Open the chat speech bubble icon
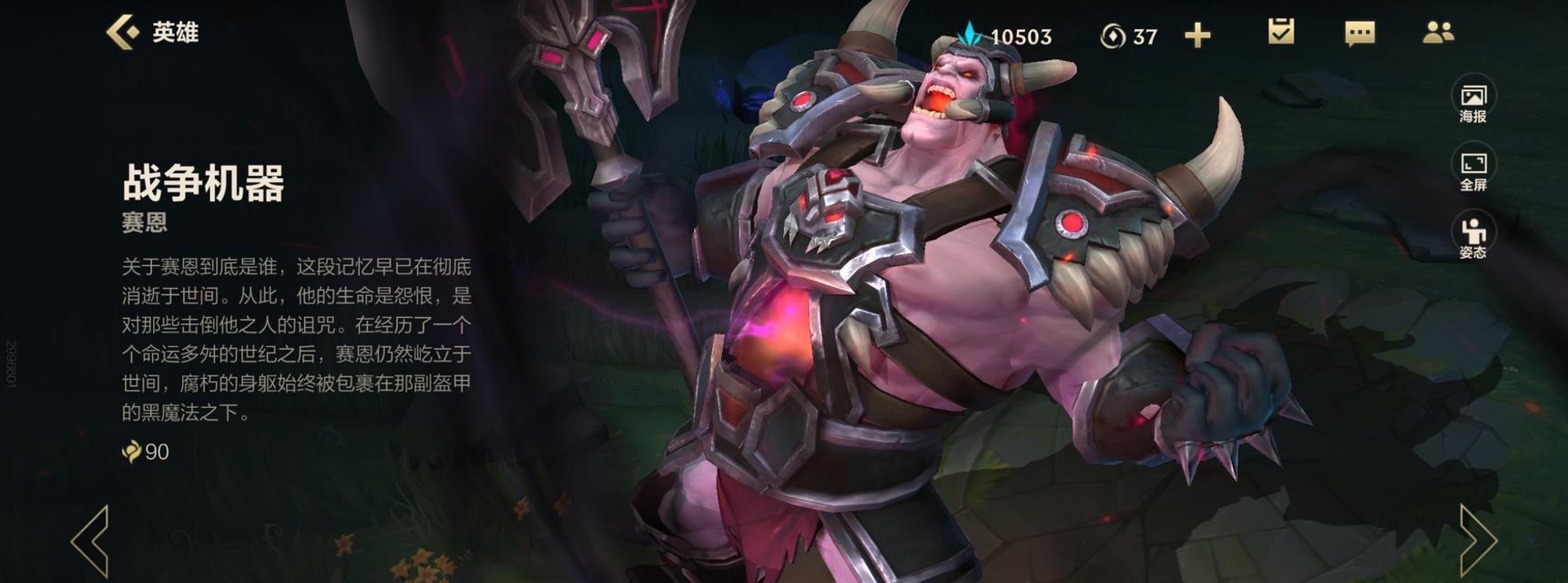 click(x=1359, y=34)
